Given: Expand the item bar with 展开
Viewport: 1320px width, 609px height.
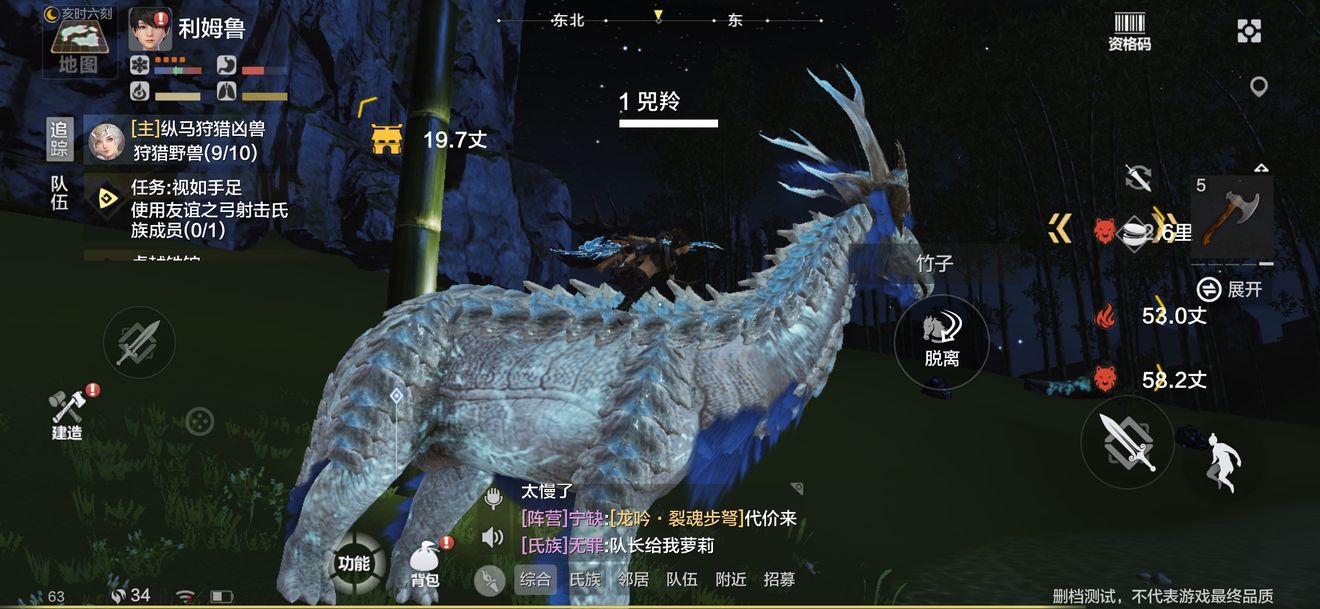Looking at the screenshot, I should [x=1234, y=289].
